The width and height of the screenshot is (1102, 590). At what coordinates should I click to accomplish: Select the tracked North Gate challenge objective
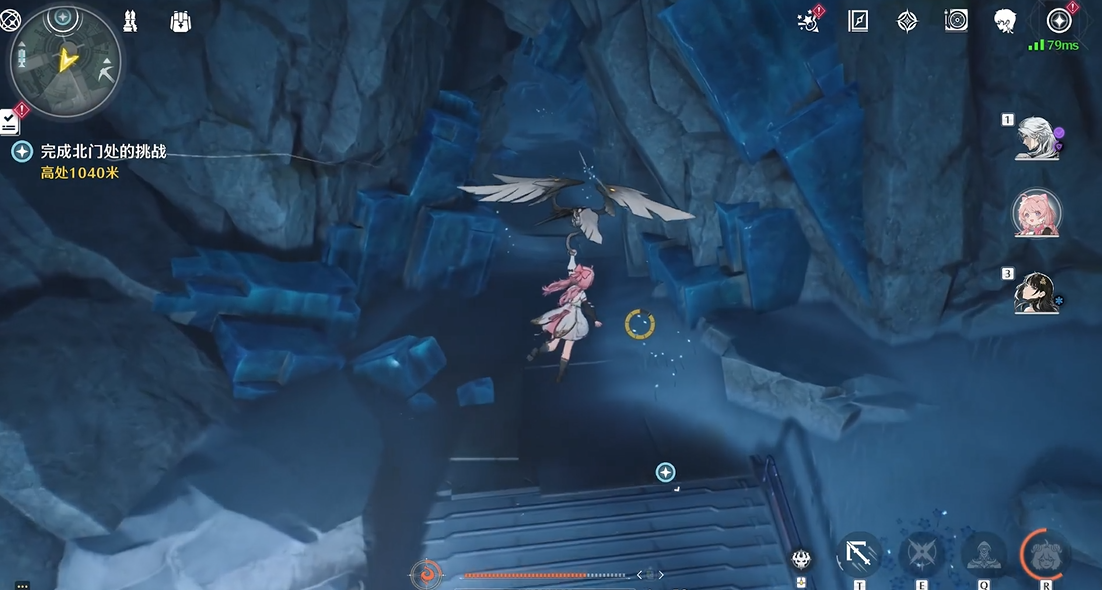point(102,152)
